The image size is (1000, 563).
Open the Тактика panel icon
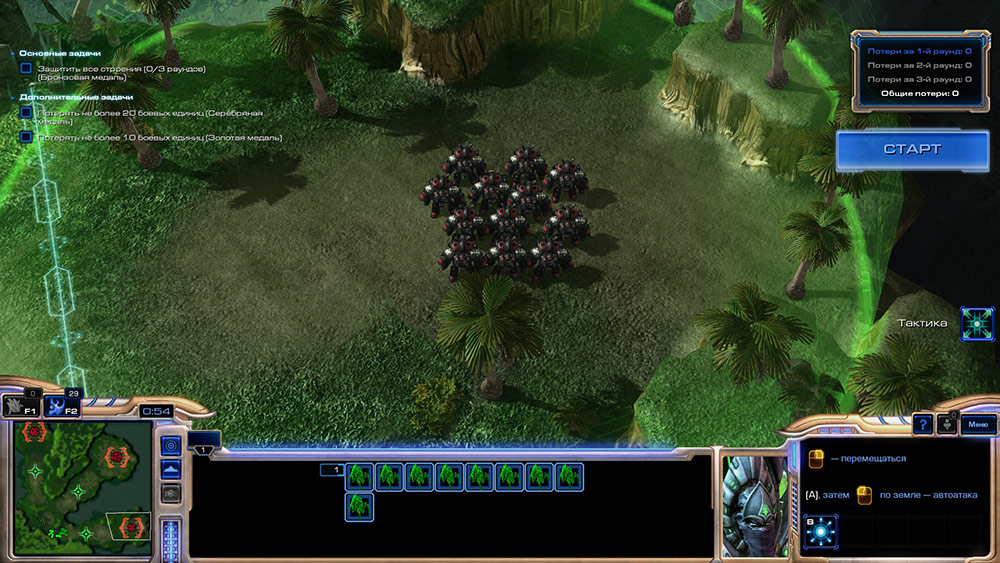(977, 323)
